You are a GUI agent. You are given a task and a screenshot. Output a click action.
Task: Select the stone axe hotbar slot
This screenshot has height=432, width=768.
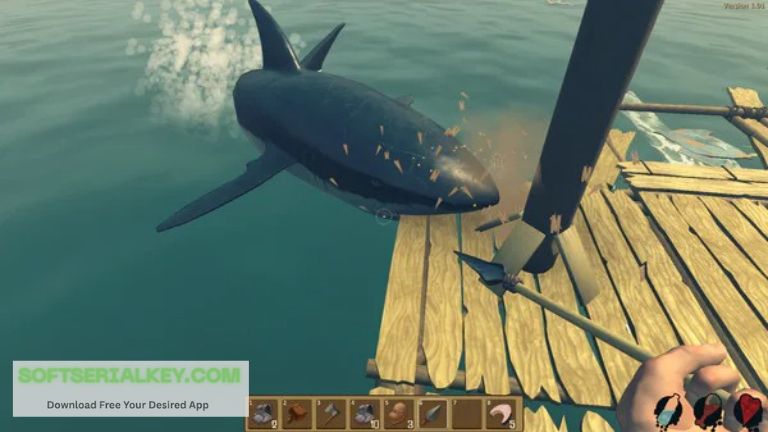[331, 414]
